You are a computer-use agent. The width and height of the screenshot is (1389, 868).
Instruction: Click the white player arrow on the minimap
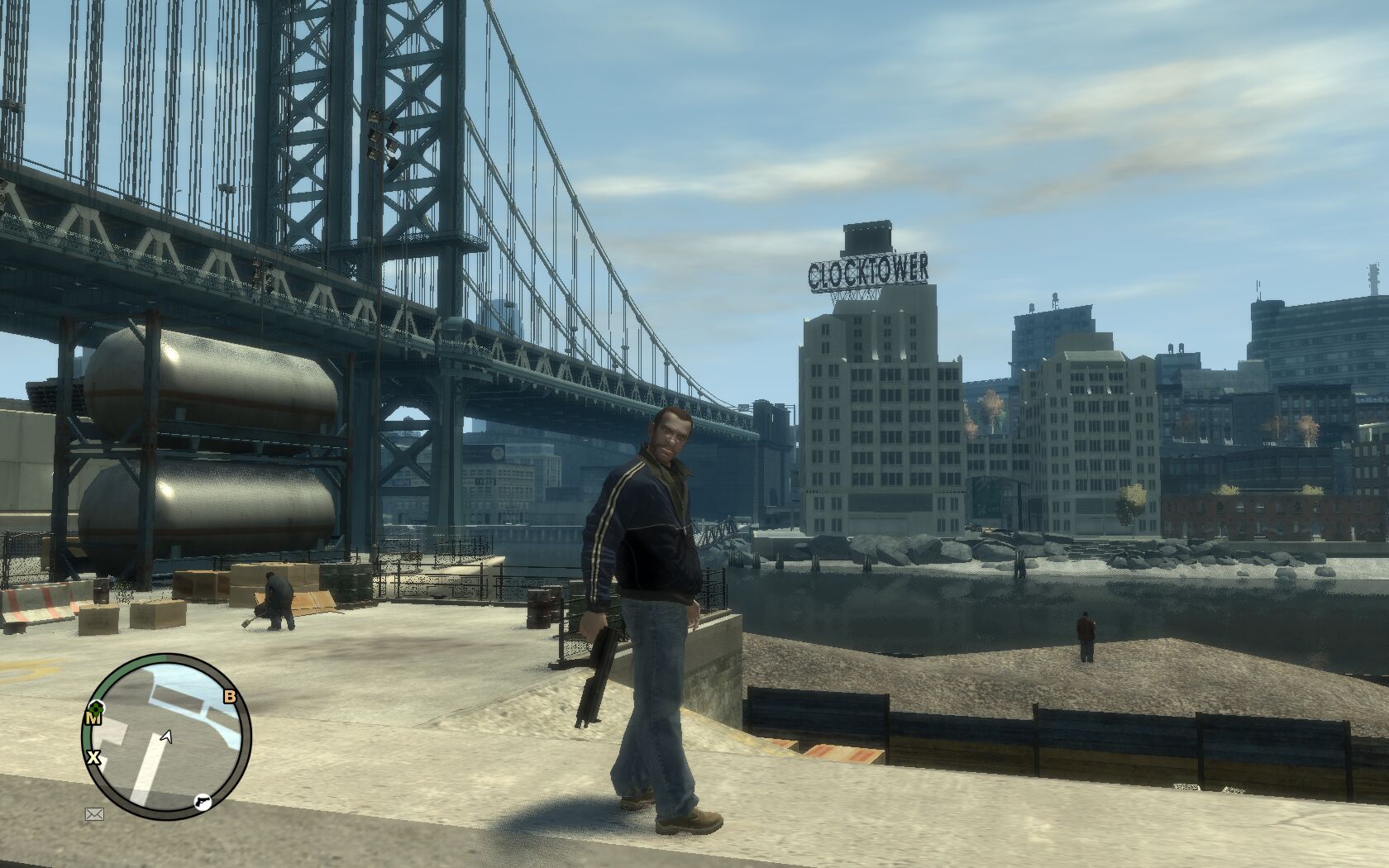tap(167, 736)
